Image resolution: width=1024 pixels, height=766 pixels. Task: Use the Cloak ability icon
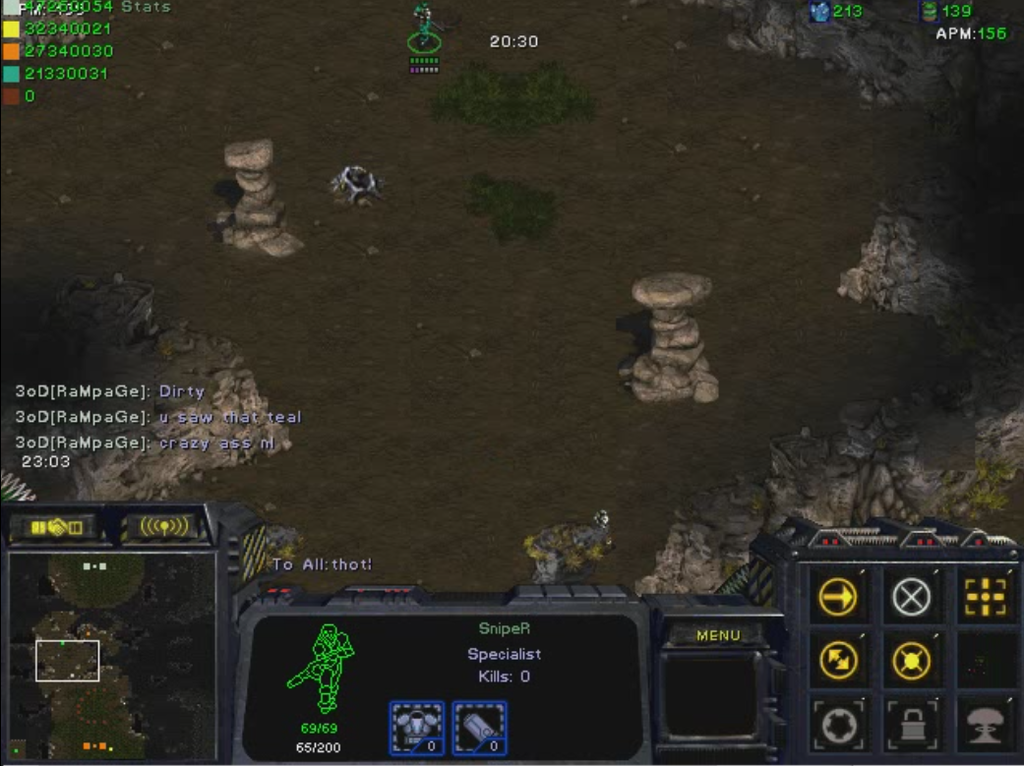(x=837, y=726)
